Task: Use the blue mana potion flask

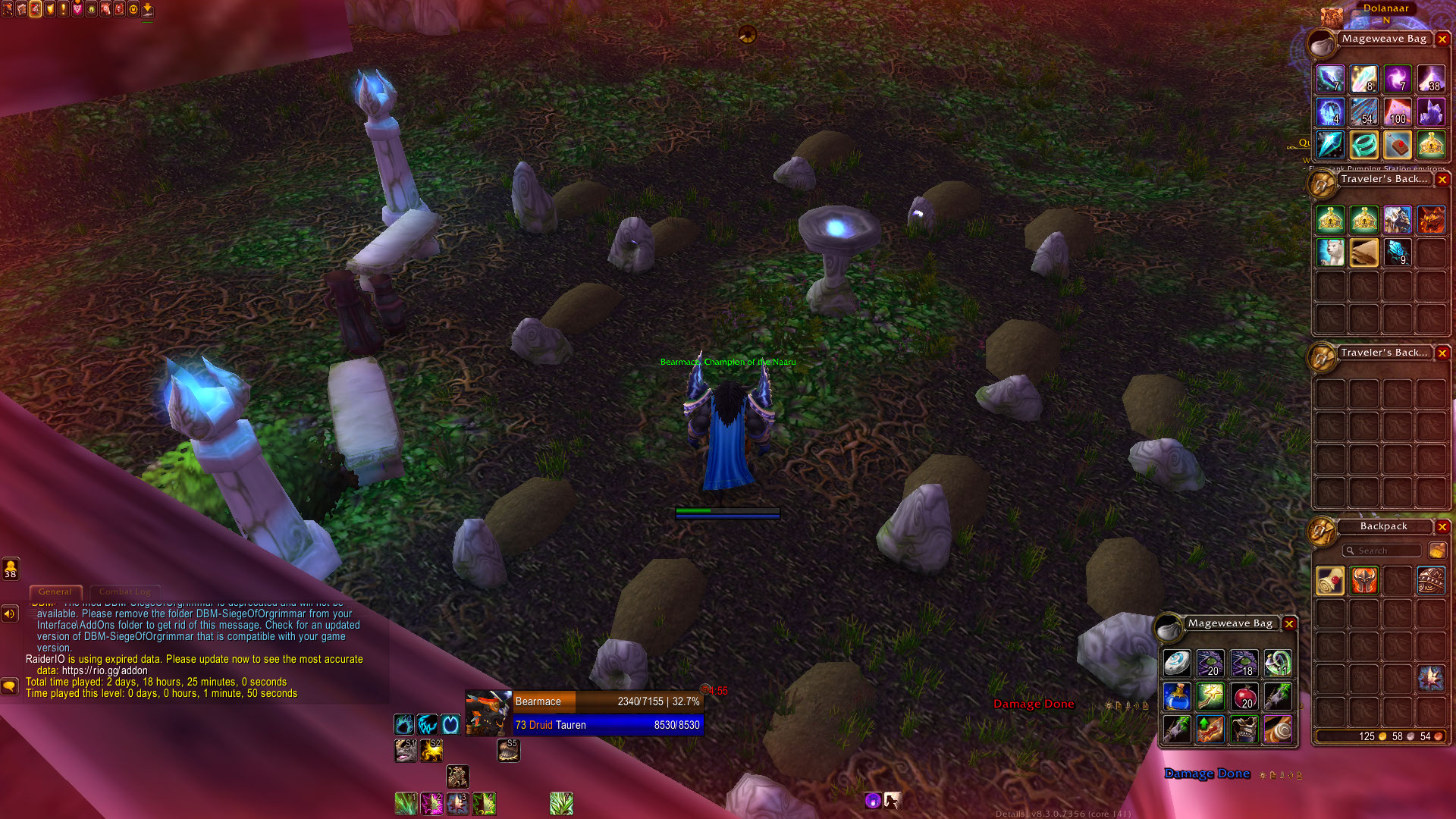Action: coord(1177,695)
